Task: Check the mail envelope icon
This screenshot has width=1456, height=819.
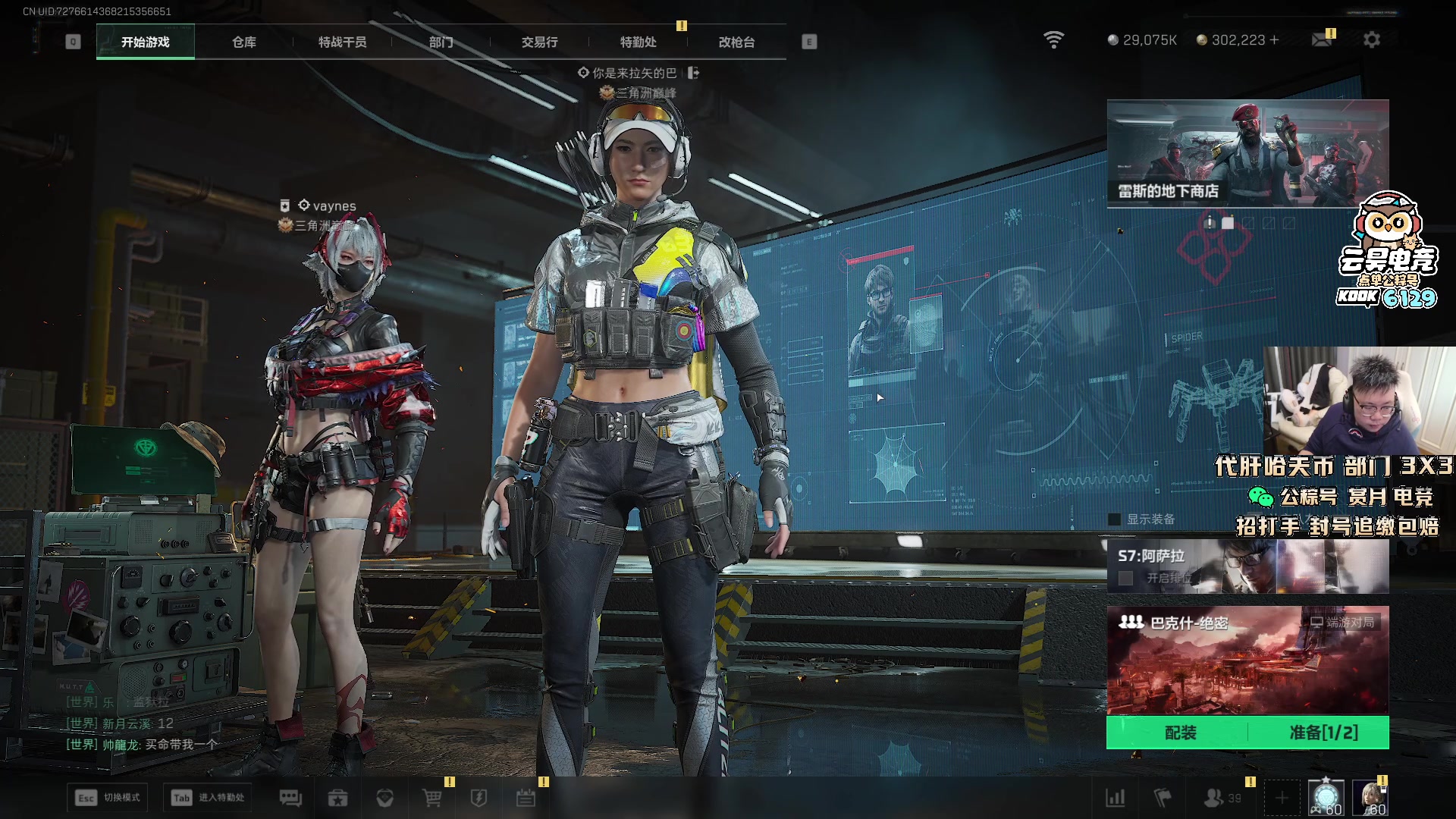Action: [x=1322, y=40]
